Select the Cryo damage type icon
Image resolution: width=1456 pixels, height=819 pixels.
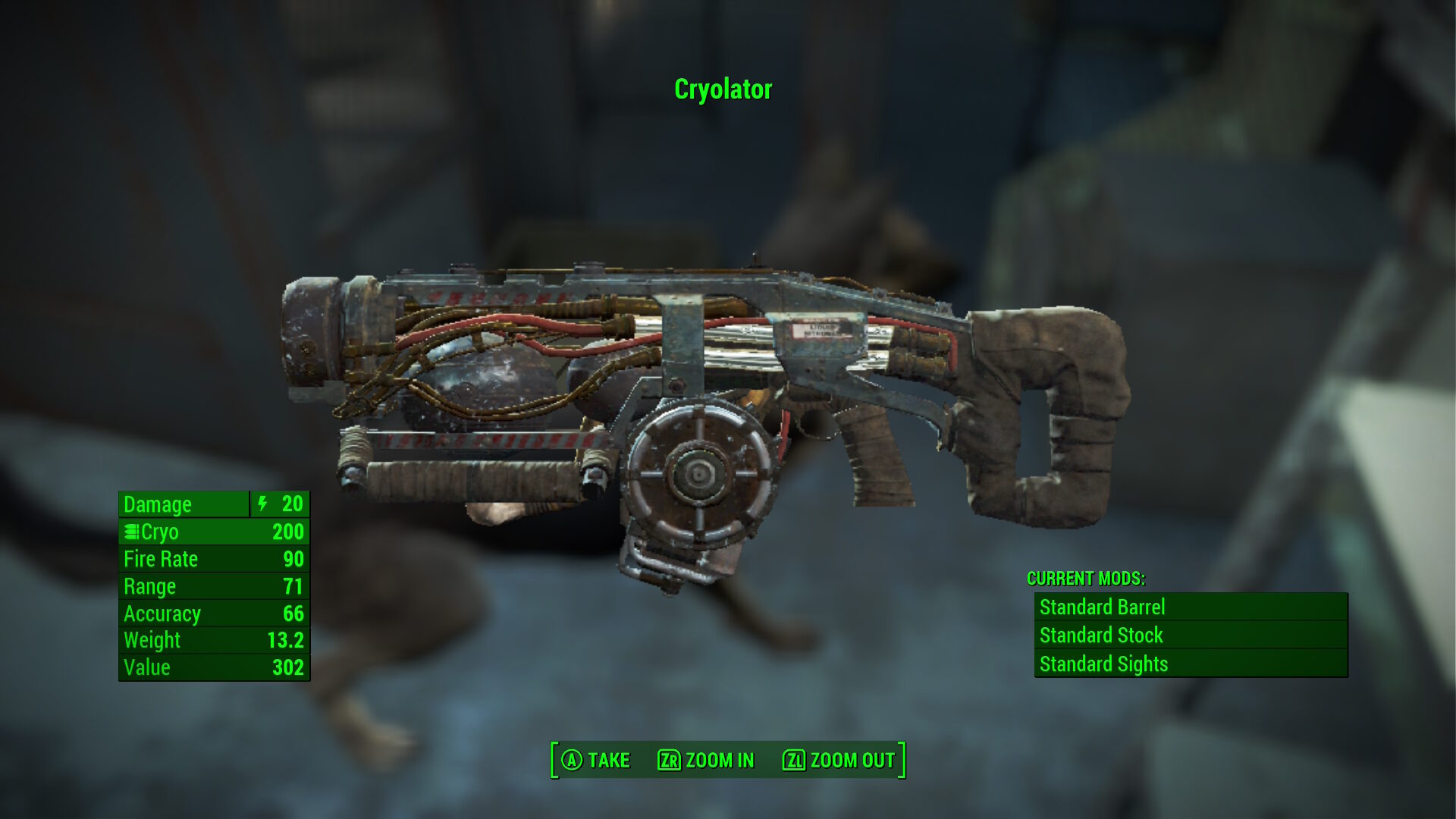point(131,532)
